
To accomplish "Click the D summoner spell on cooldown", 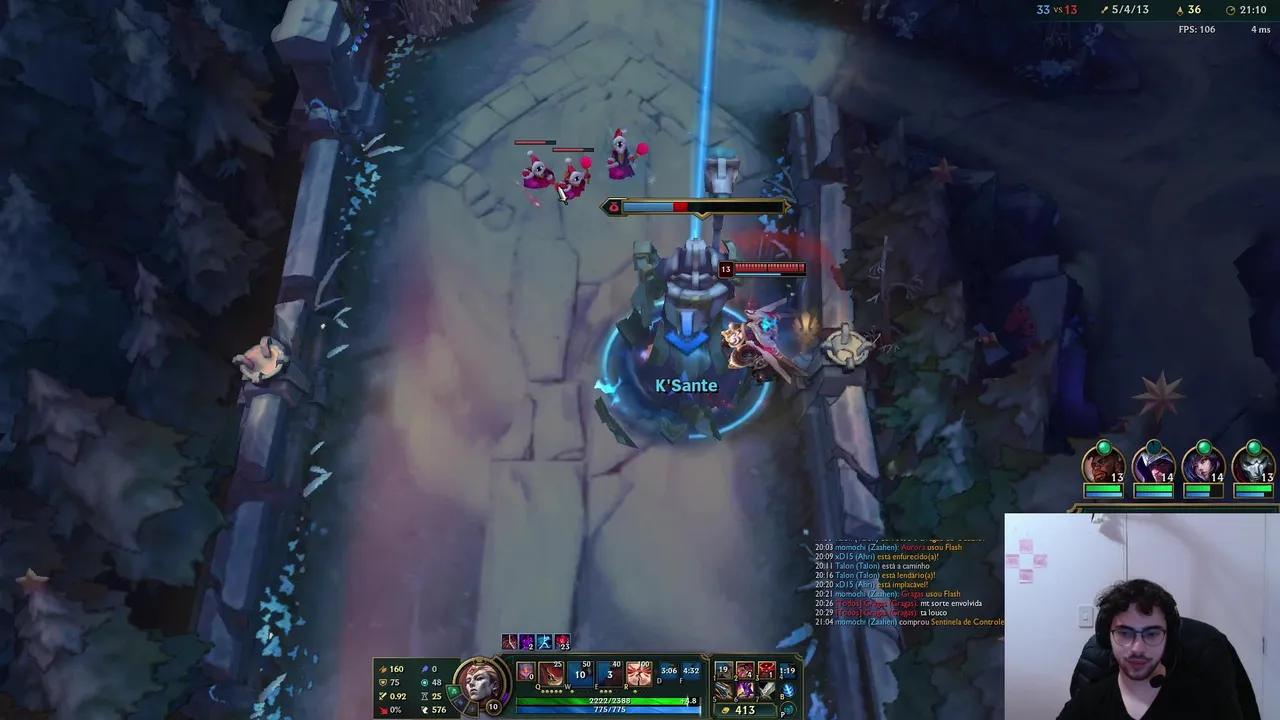I will (669, 671).
